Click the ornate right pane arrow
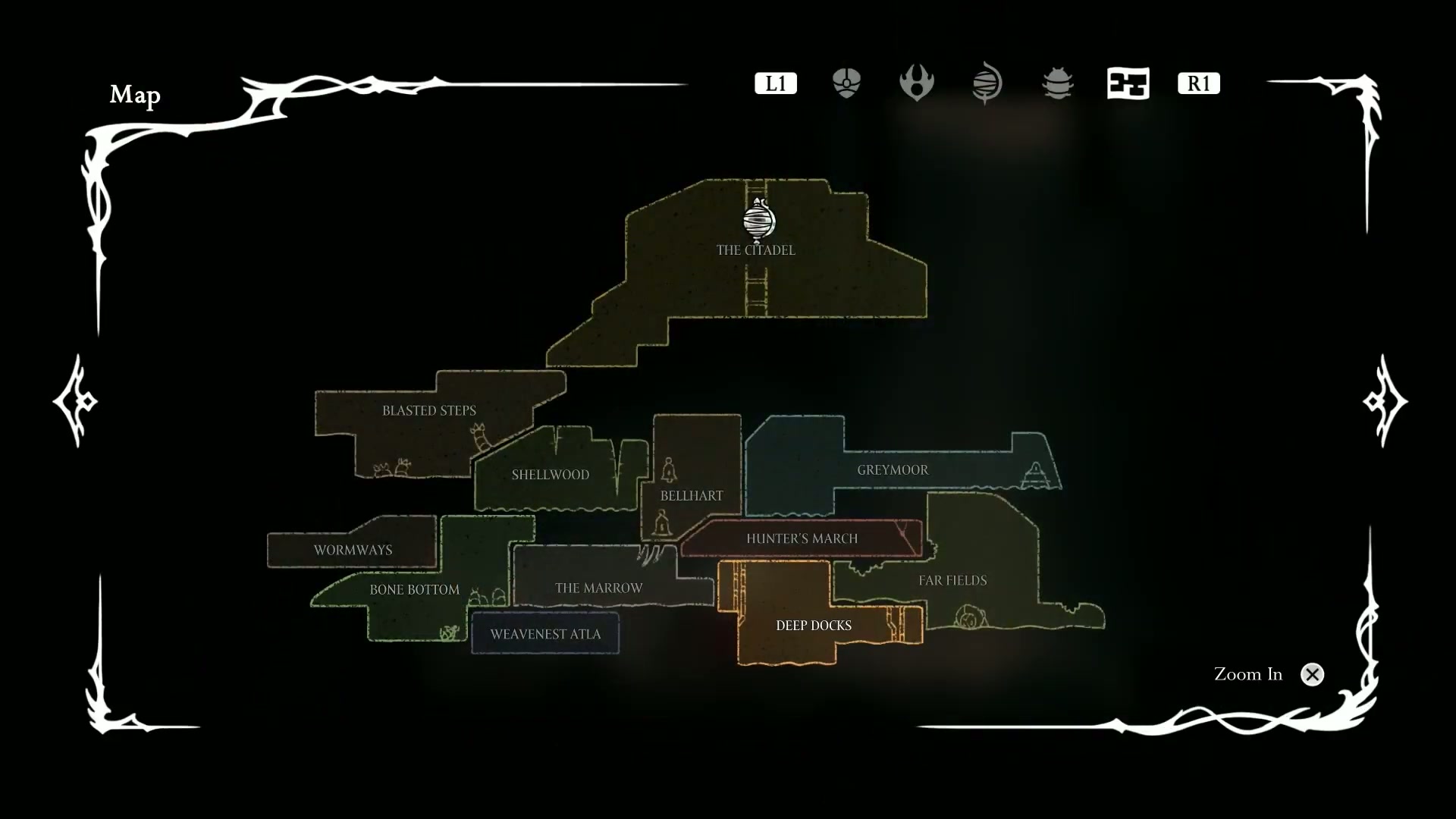The image size is (1456, 819). [1385, 400]
